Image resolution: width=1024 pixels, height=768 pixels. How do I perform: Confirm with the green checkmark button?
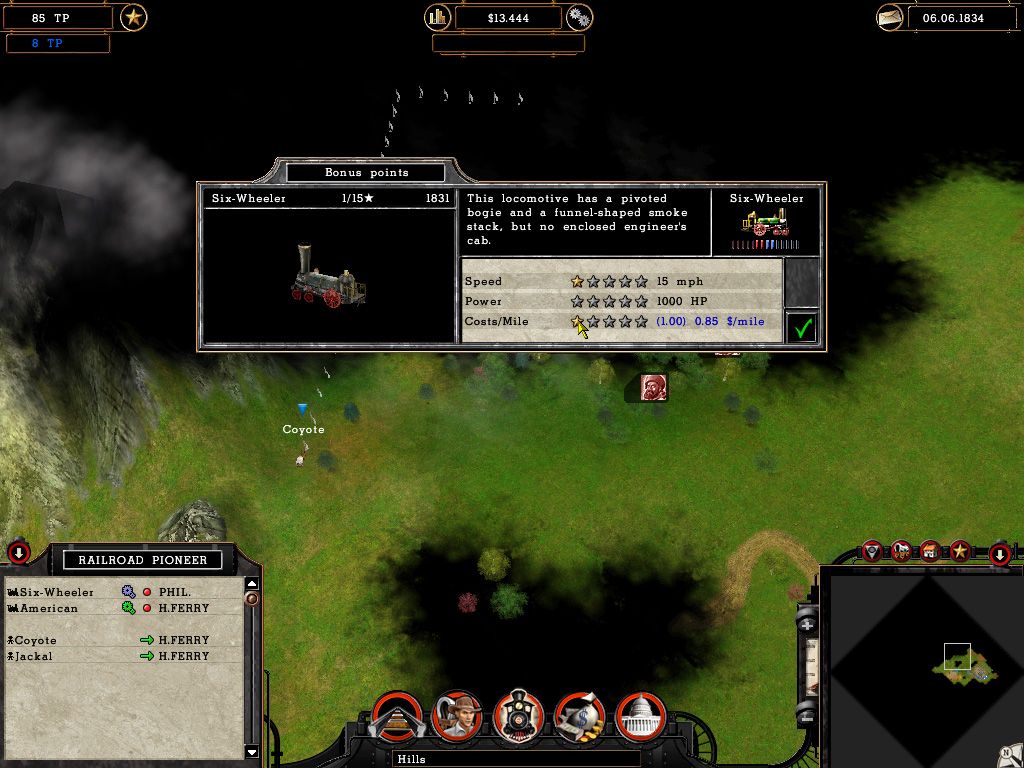801,327
